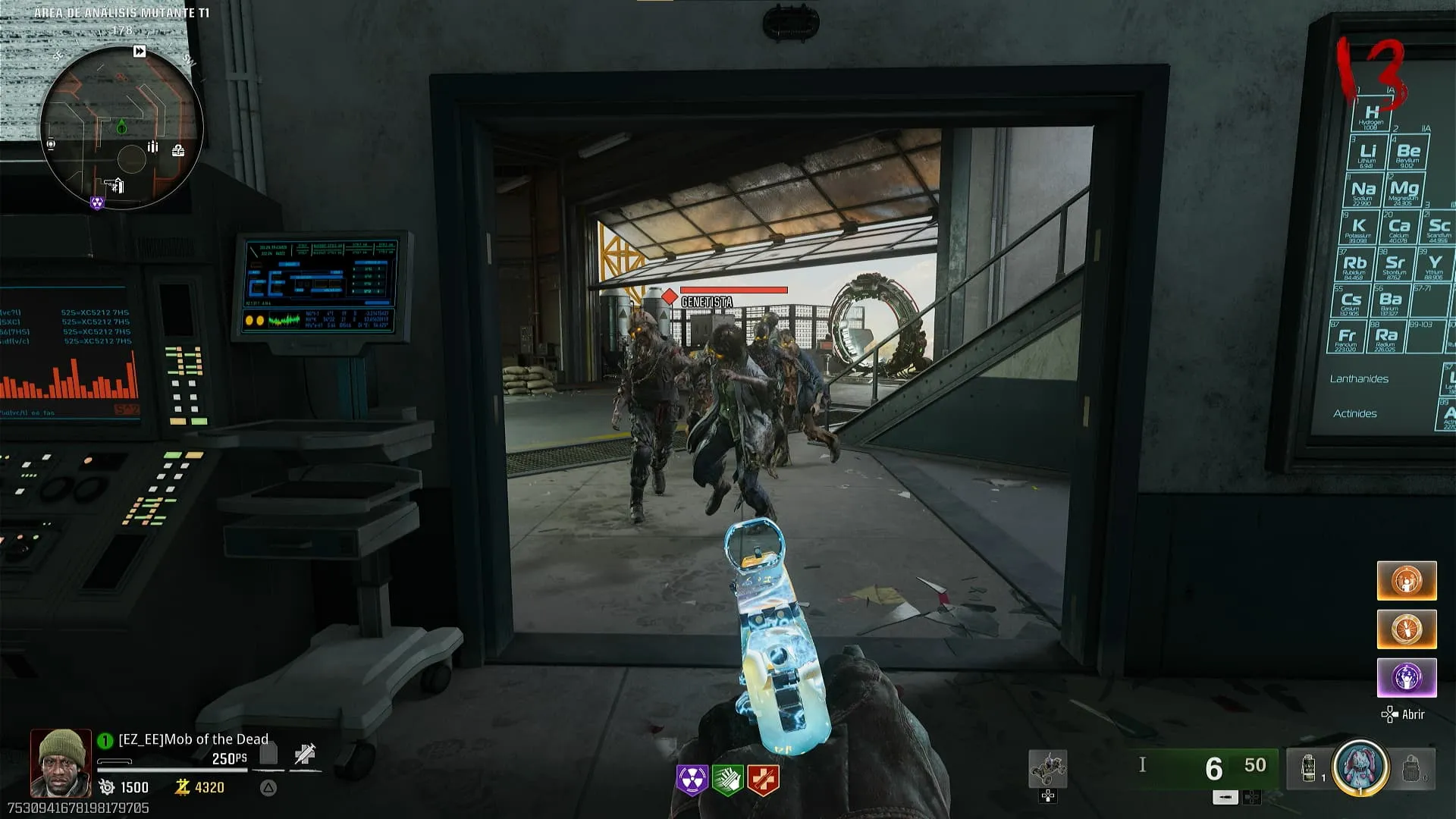This screenshot has height=819, width=1456.
Task: Click the ammo cache marker on minimap
Action: click(152, 147)
